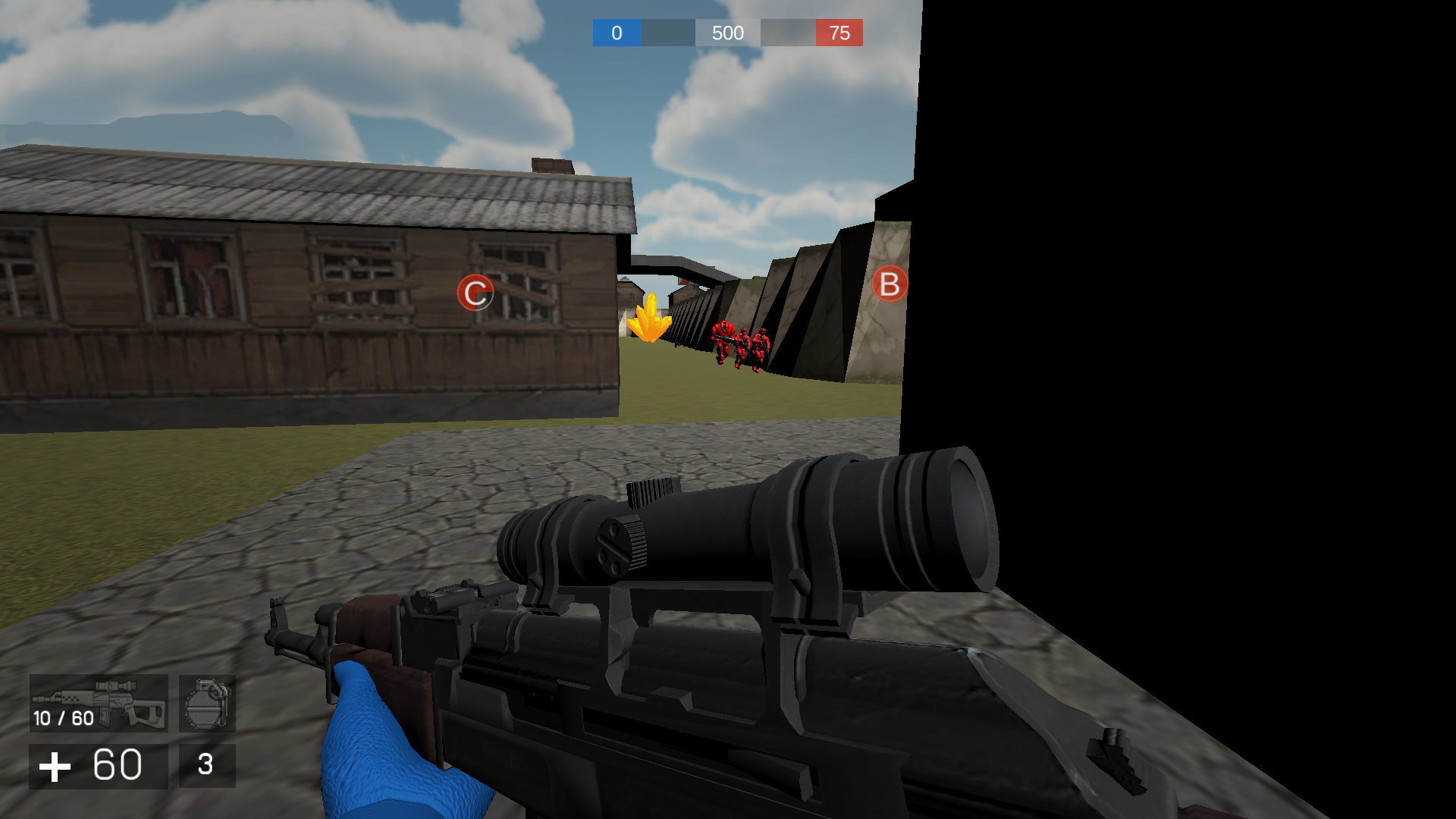Select objective marker B
The width and height of the screenshot is (1456, 819).
(x=889, y=284)
